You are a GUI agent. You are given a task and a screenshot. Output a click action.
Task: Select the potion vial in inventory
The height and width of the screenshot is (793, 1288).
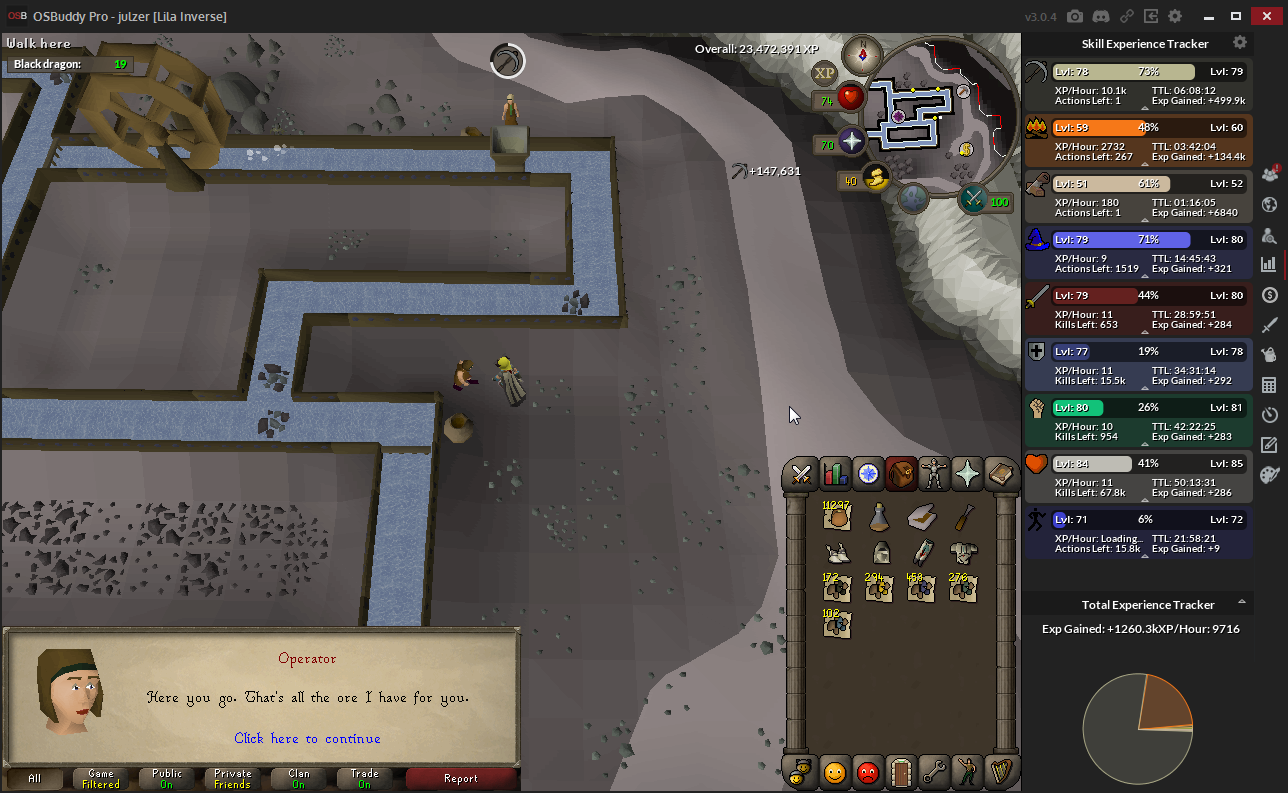(879, 517)
